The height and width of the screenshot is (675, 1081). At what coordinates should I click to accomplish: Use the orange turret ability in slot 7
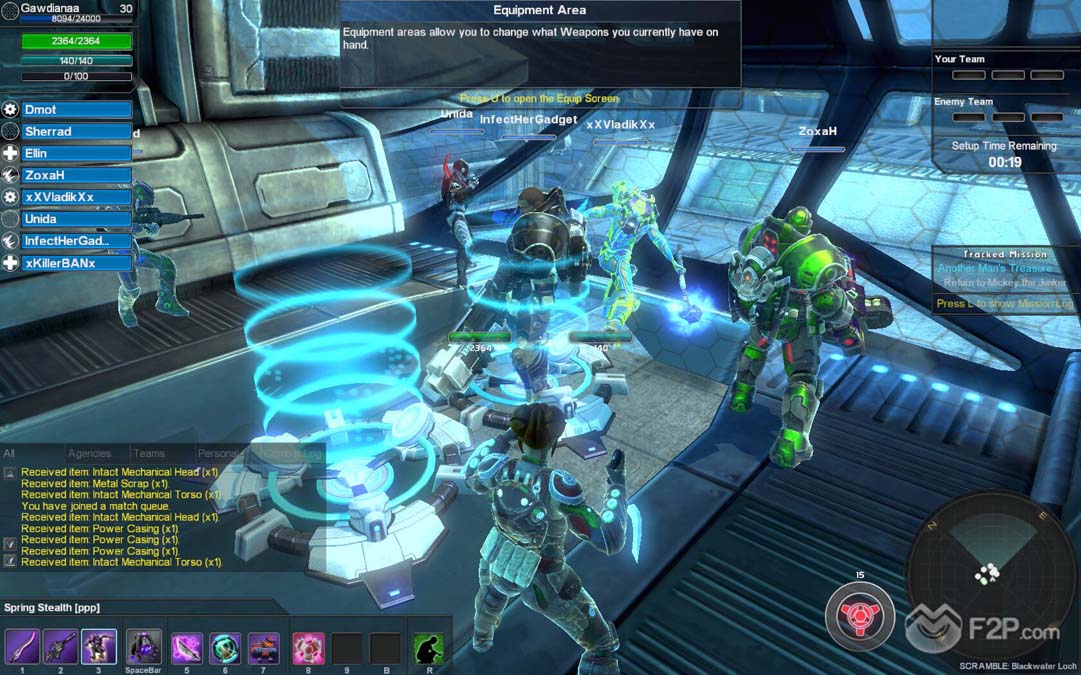coord(263,648)
